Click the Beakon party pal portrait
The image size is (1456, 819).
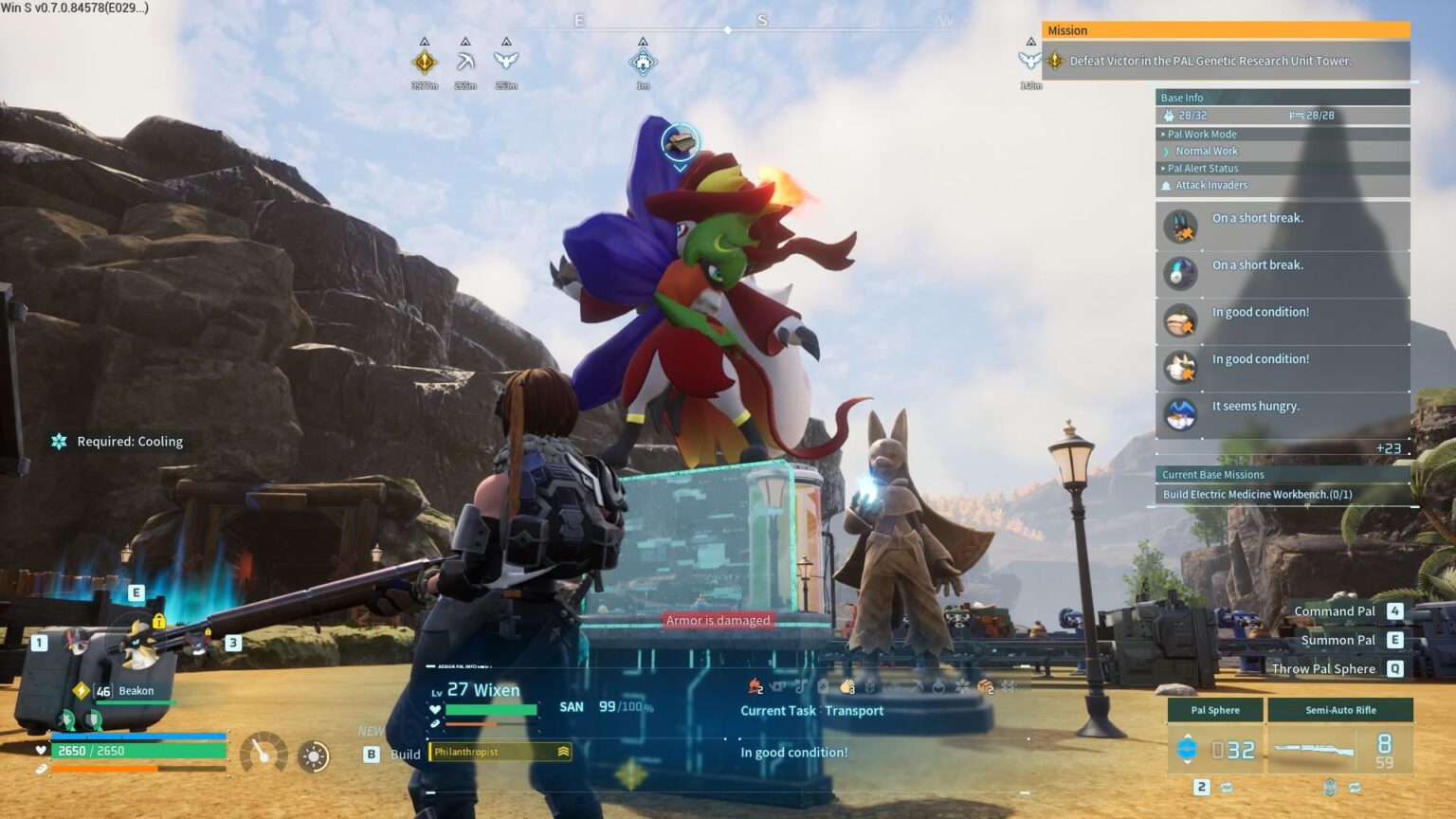(138, 643)
